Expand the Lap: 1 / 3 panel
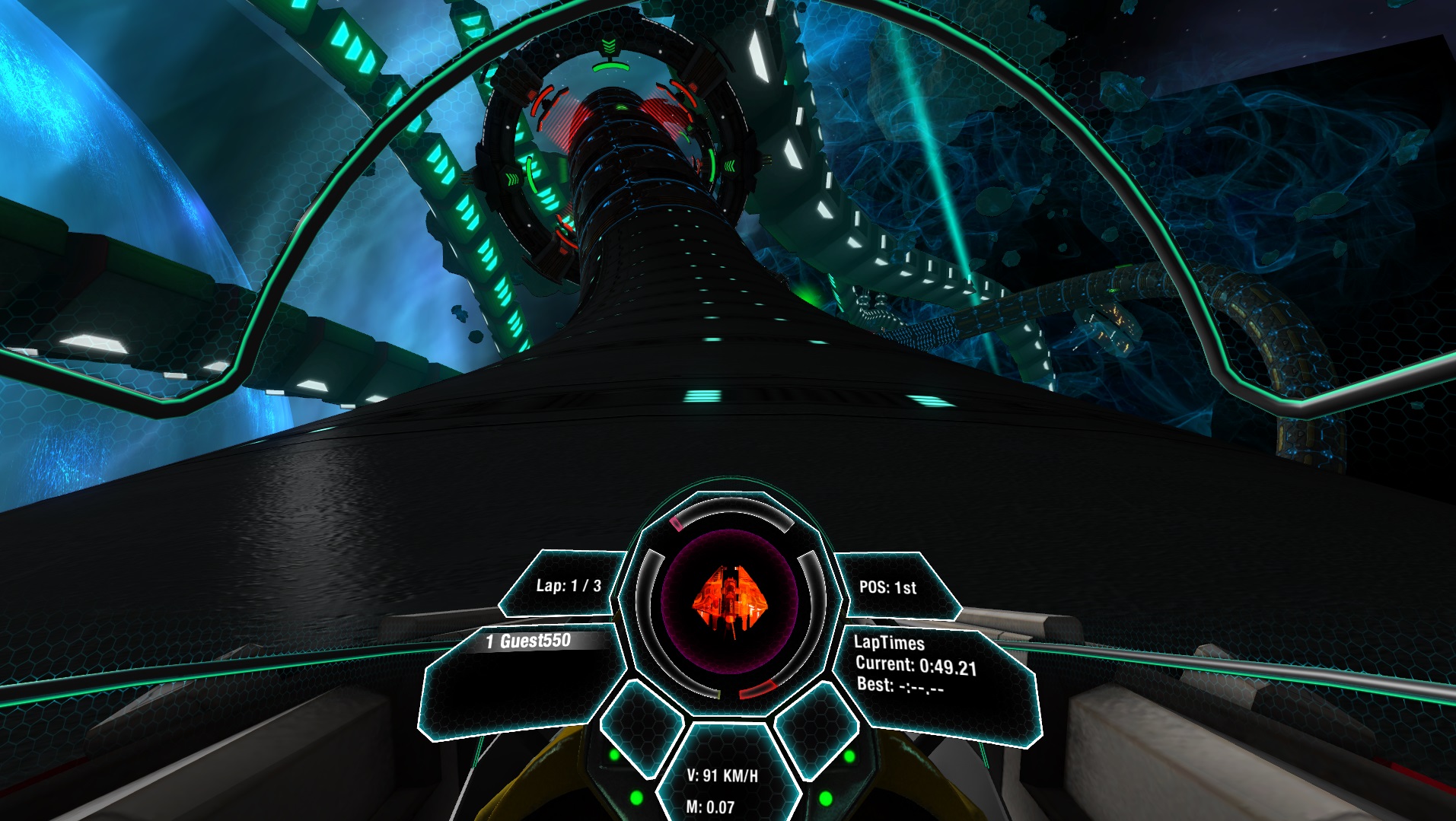The height and width of the screenshot is (821, 1456). [569, 584]
